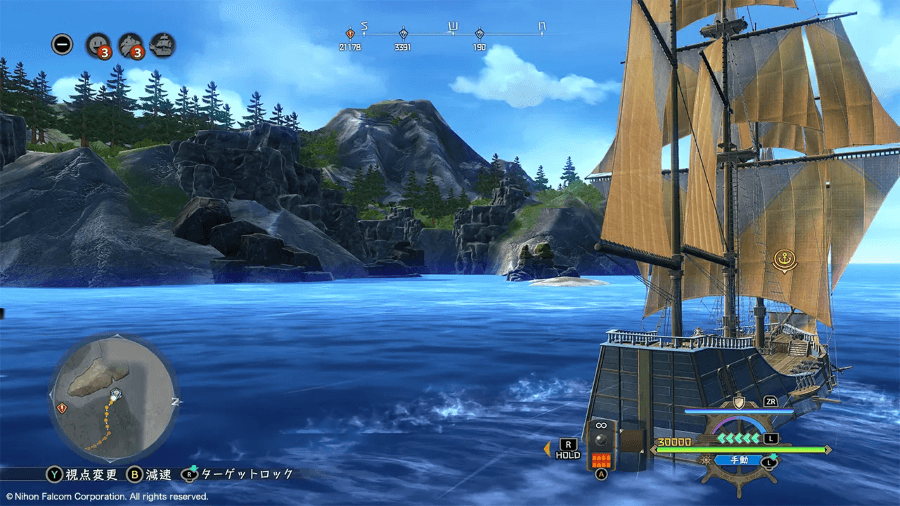The width and height of the screenshot is (900, 506).
Task: Click the golden anchor emblem on the sail
Action: [784, 261]
